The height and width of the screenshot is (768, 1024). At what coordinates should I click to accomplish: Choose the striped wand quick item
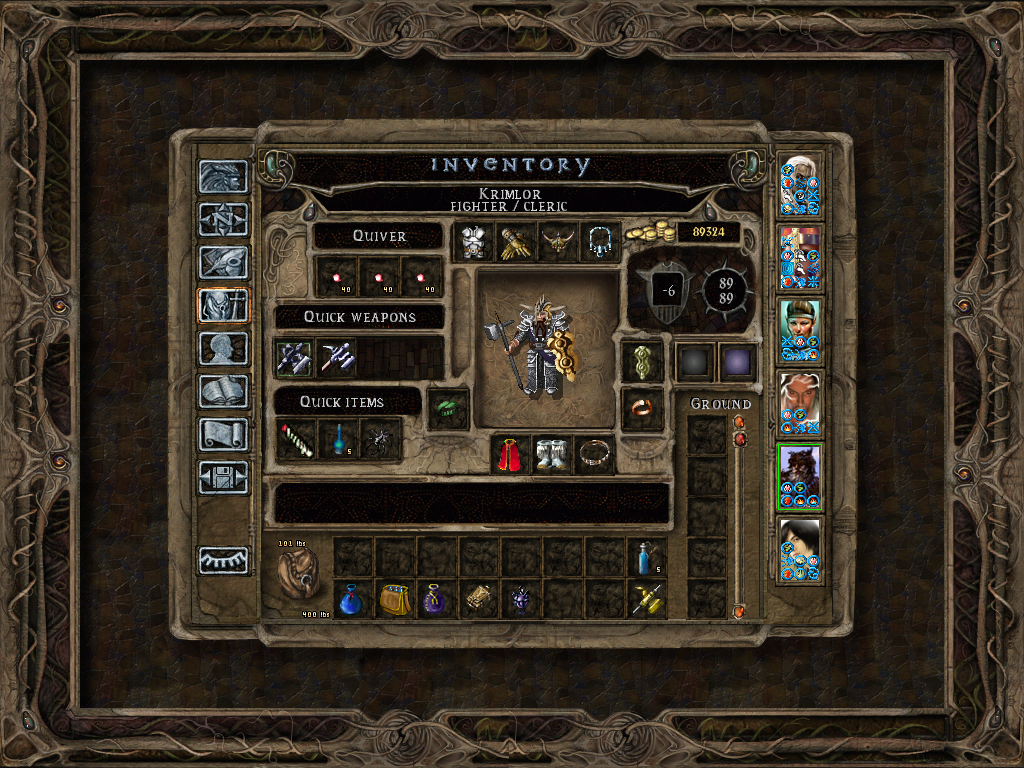pyautogui.click(x=295, y=440)
